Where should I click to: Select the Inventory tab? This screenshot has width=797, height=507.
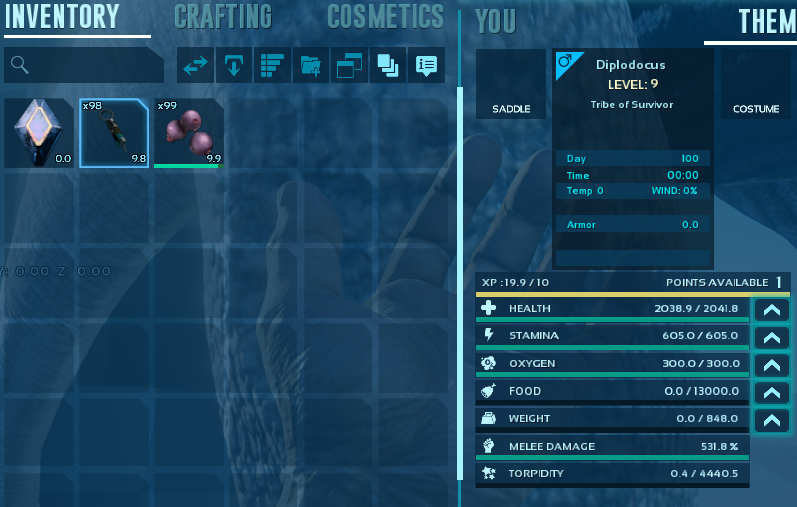pyautogui.click(x=62, y=17)
